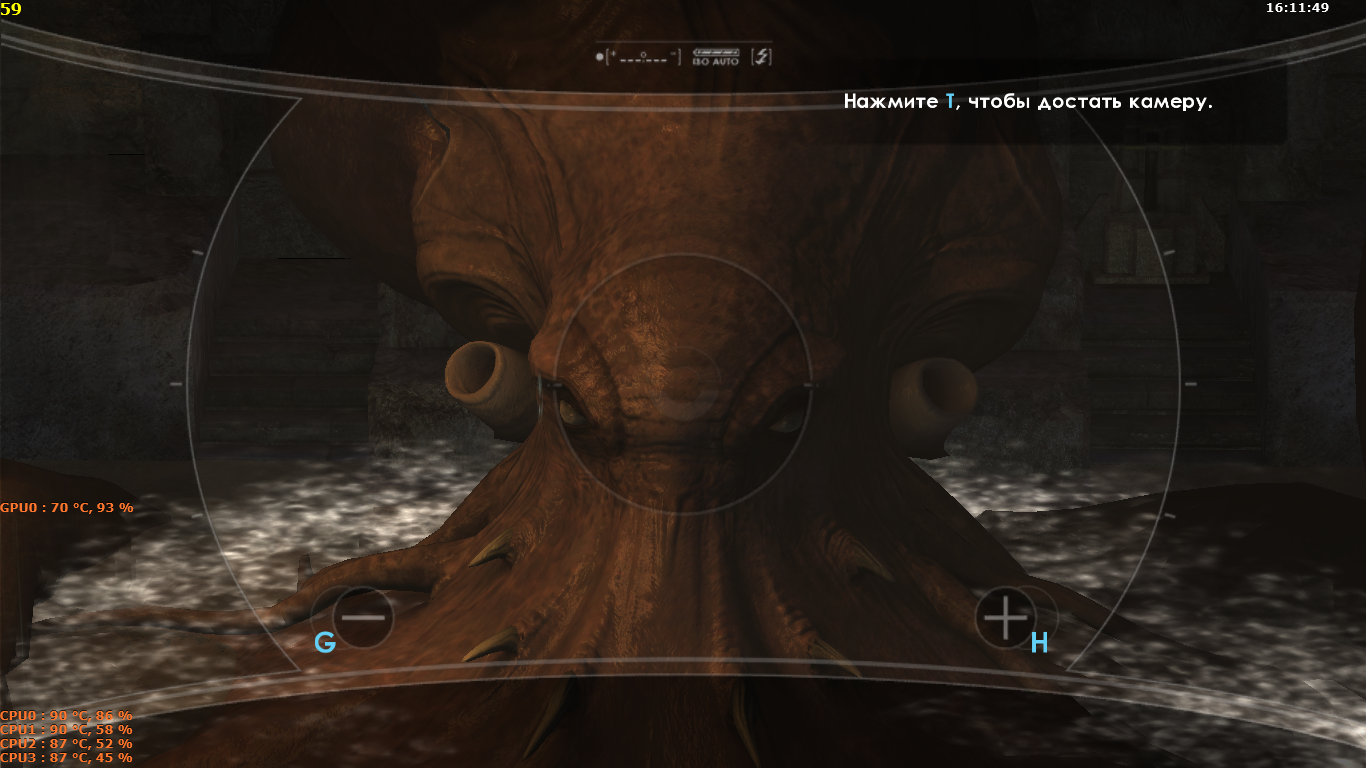Zoom in with the plus circle button
Image resolution: width=1366 pixels, height=768 pixels.
1005,617
